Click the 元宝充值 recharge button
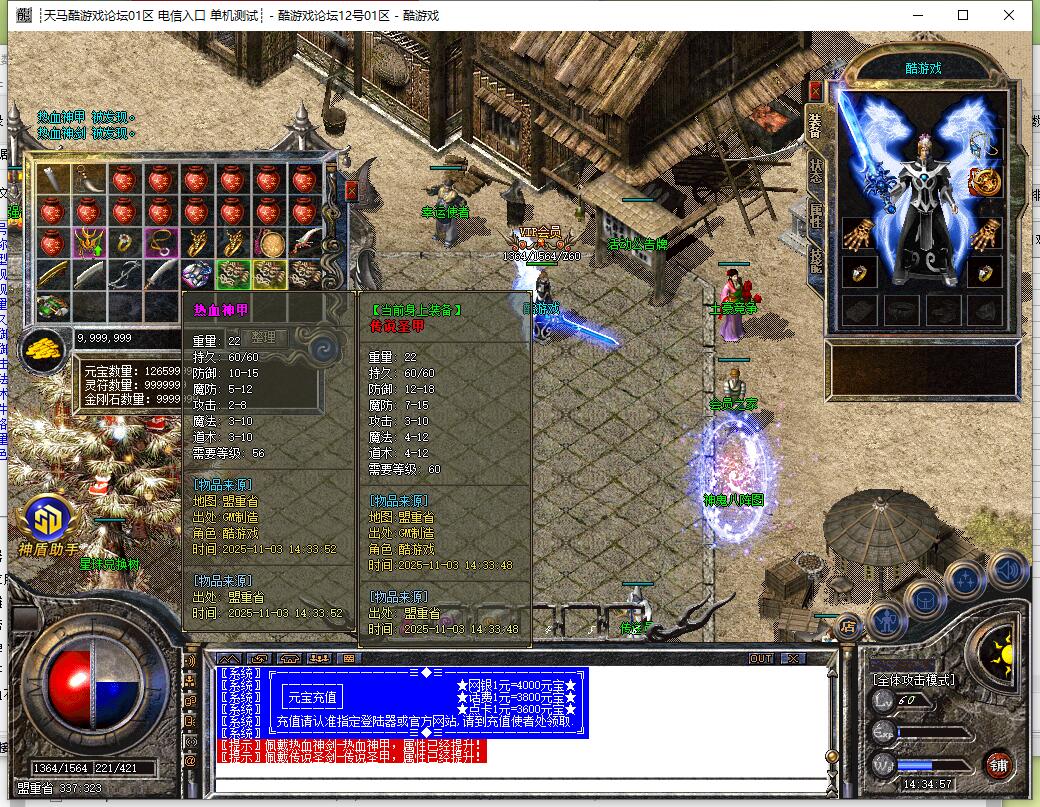The image size is (1040, 807). [x=311, y=697]
